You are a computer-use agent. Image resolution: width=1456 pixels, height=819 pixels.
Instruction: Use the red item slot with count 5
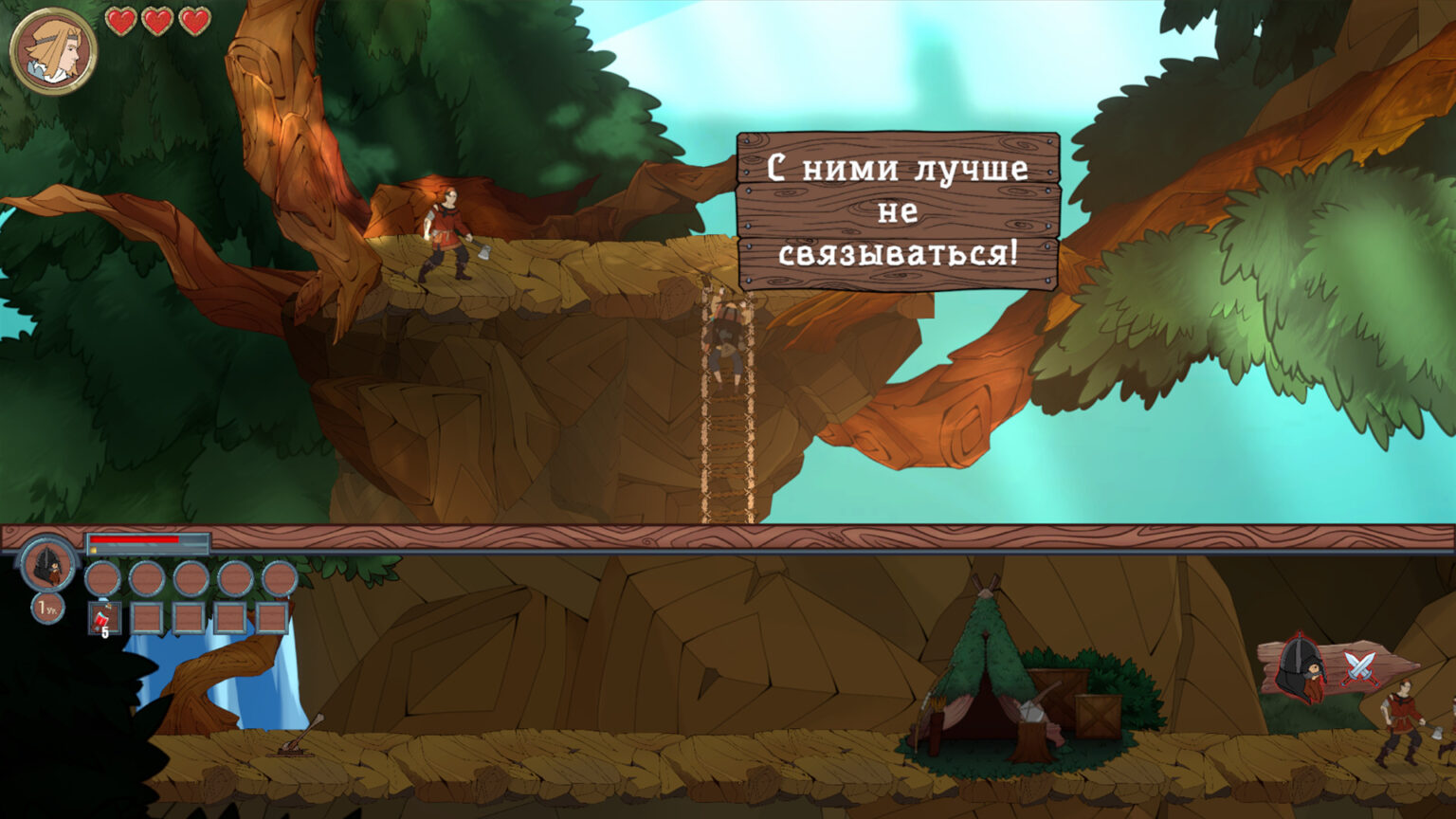pyautogui.click(x=103, y=619)
